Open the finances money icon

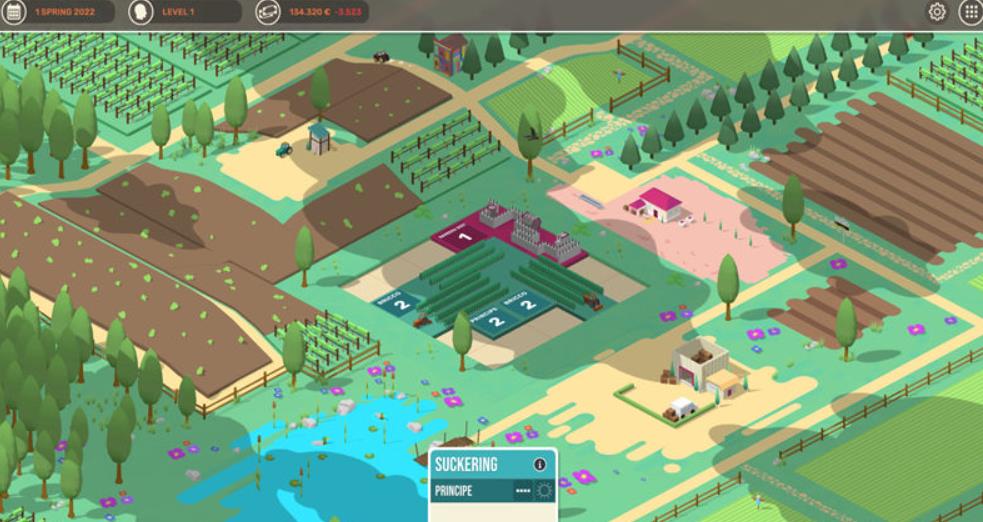(268, 12)
